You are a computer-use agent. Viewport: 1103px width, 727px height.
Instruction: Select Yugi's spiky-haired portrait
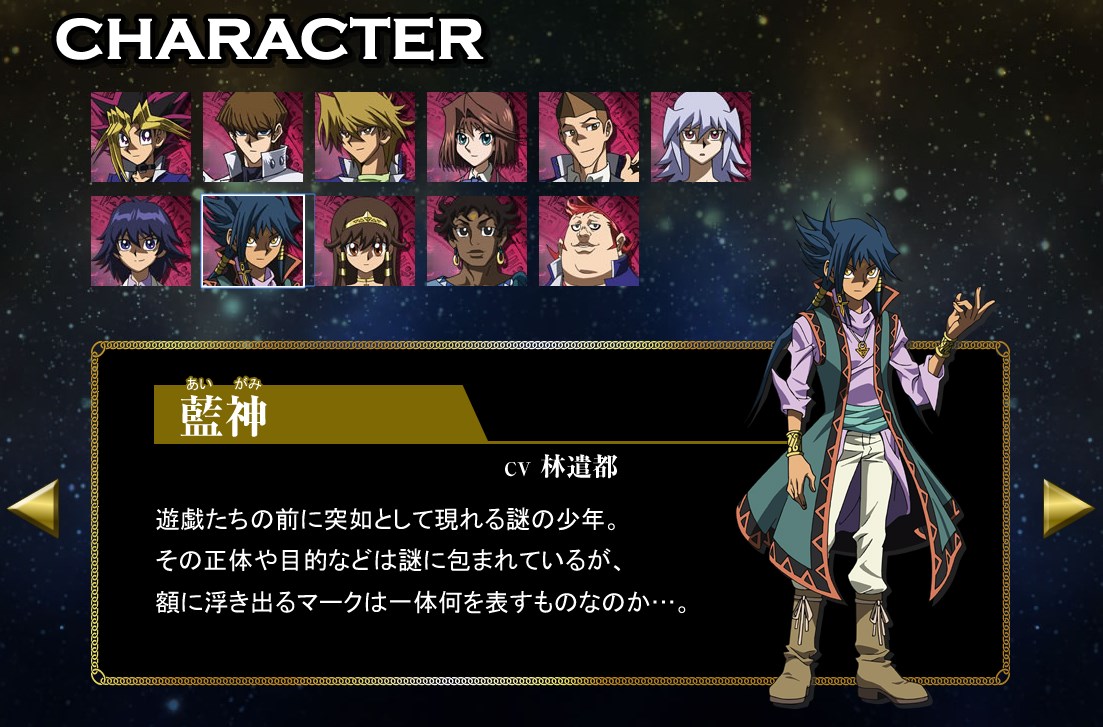140,137
